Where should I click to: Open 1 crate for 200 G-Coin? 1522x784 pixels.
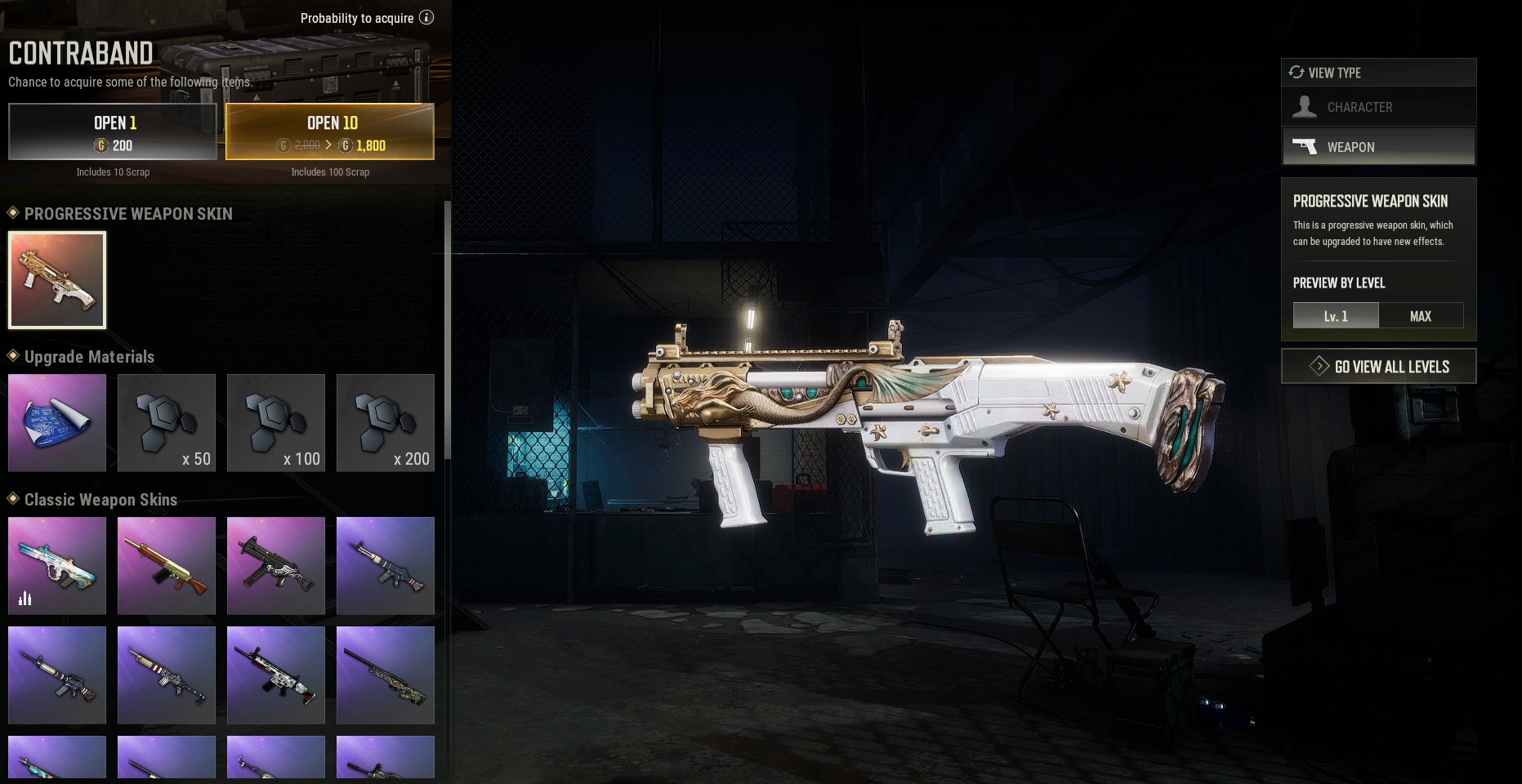coord(113,131)
